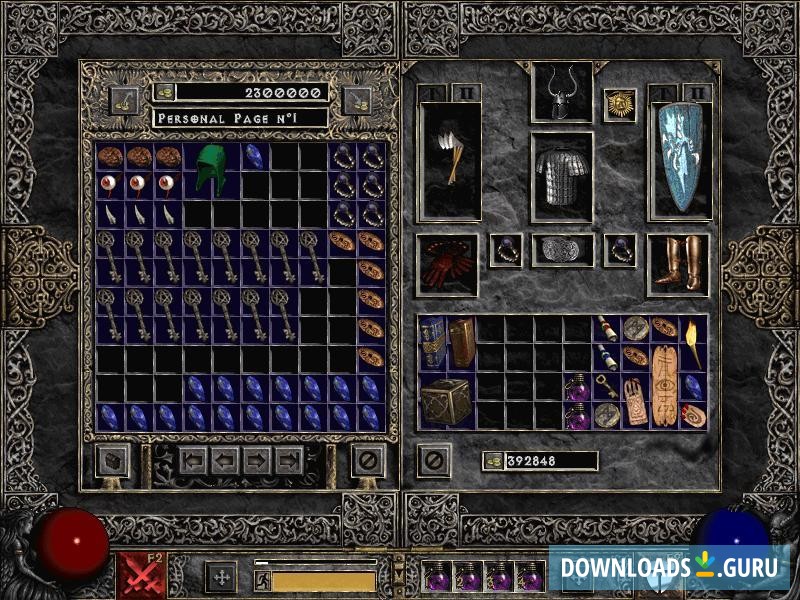
Task: Toggle the run/walk running man button
Action: (262, 580)
